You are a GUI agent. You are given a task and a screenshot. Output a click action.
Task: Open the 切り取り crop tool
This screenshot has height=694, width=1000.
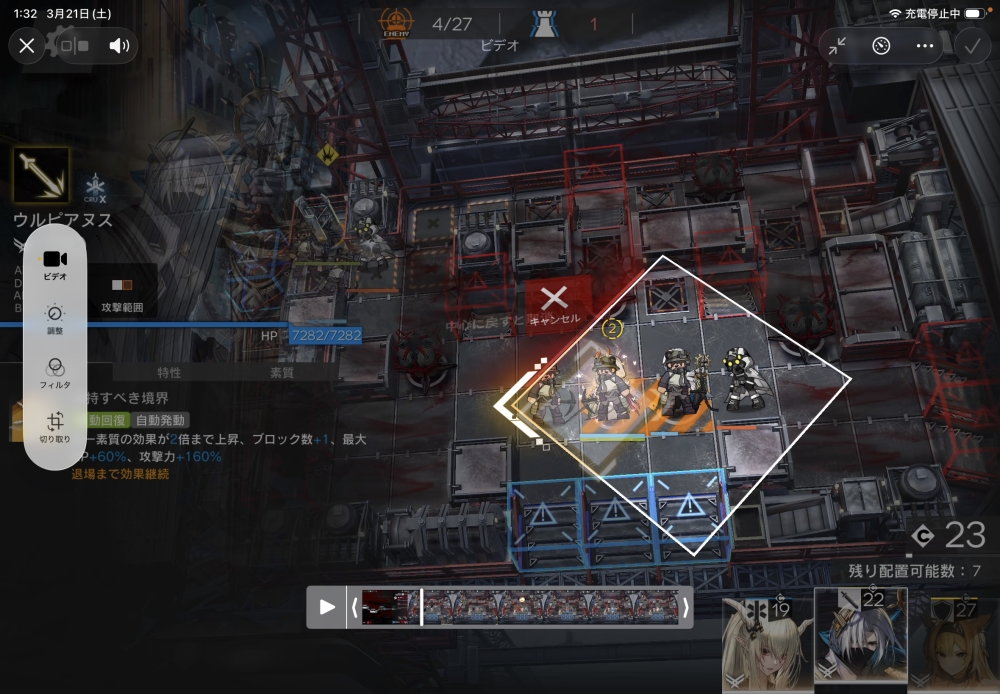(x=55, y=427)
